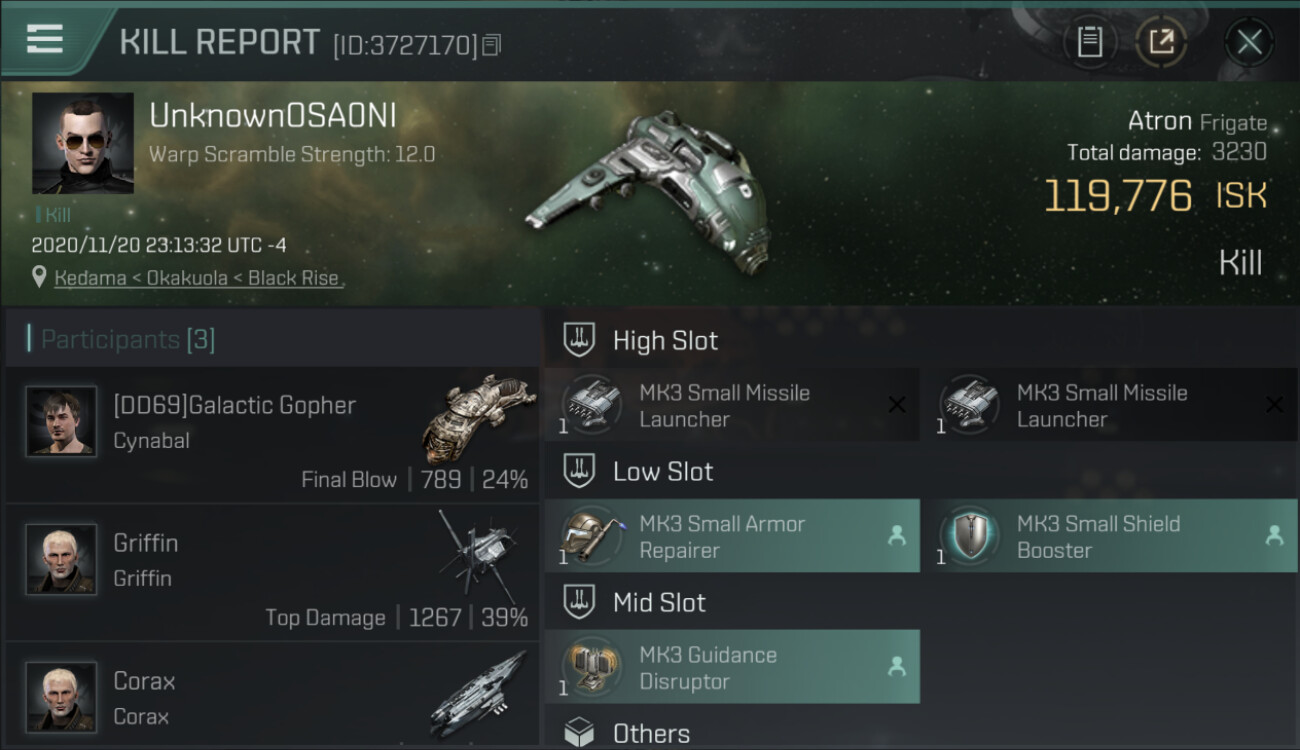Share the kill report externally

[1160, 42]
